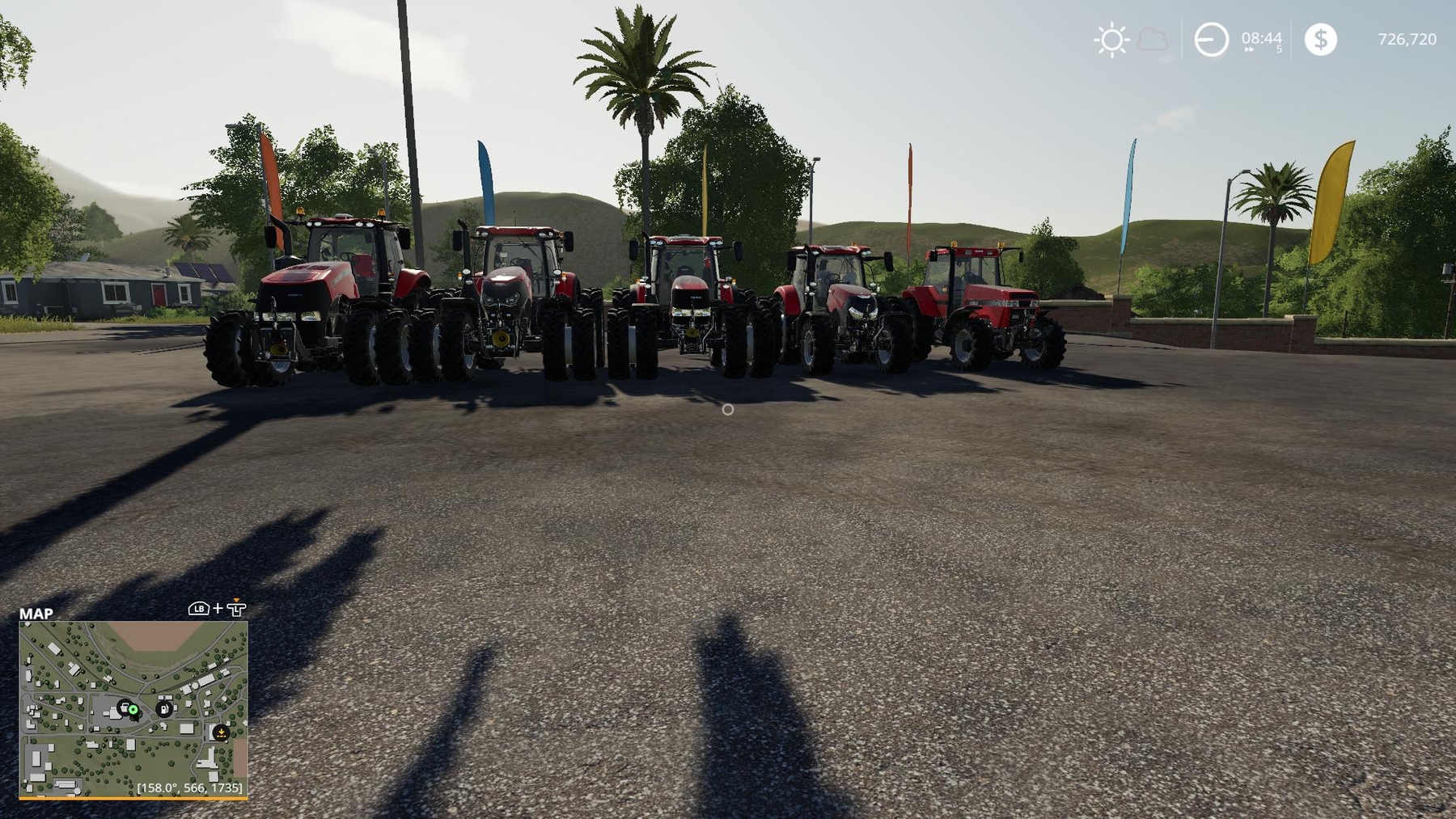Select the cloudy forecast icon
Viewport: 1456px width, 819px height.
pyautogui.click(x=1150, y=39)
